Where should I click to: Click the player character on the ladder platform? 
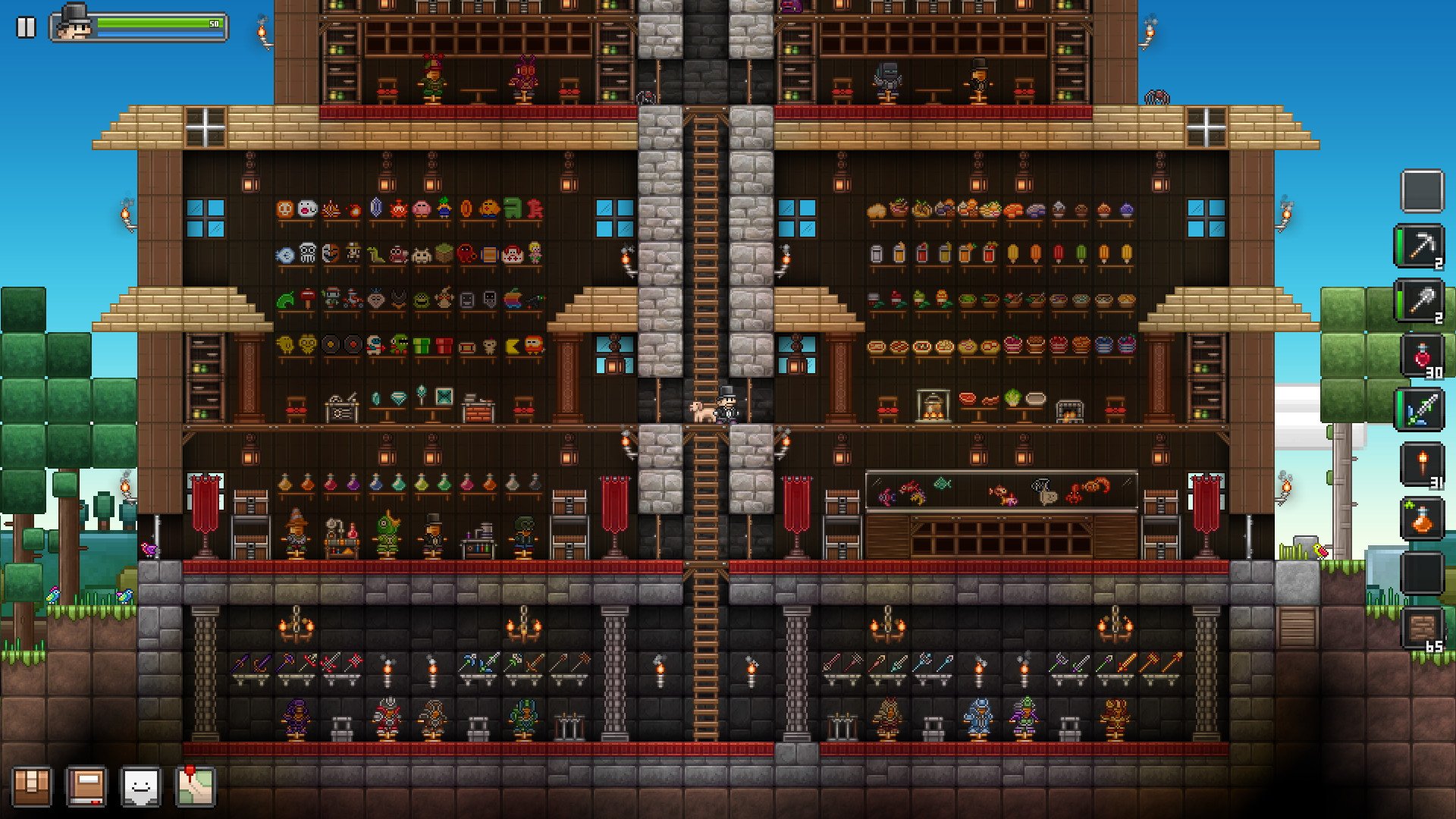pyautogui.click(x=726, y=405)
